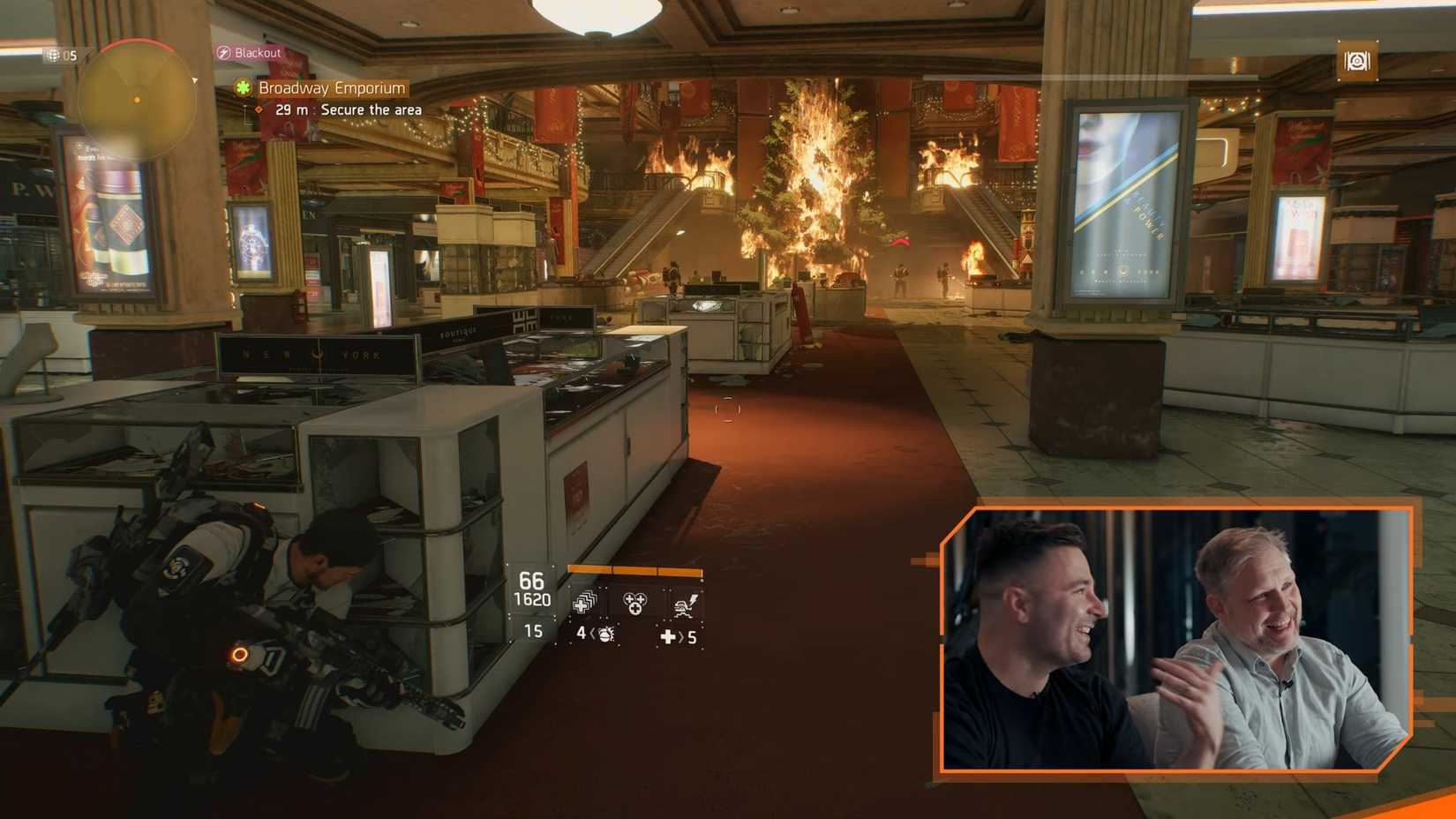This screenshot has height=819, width=1456.
Task: Click the Blackout event lightning badge
Action: [x=223, y=53]
